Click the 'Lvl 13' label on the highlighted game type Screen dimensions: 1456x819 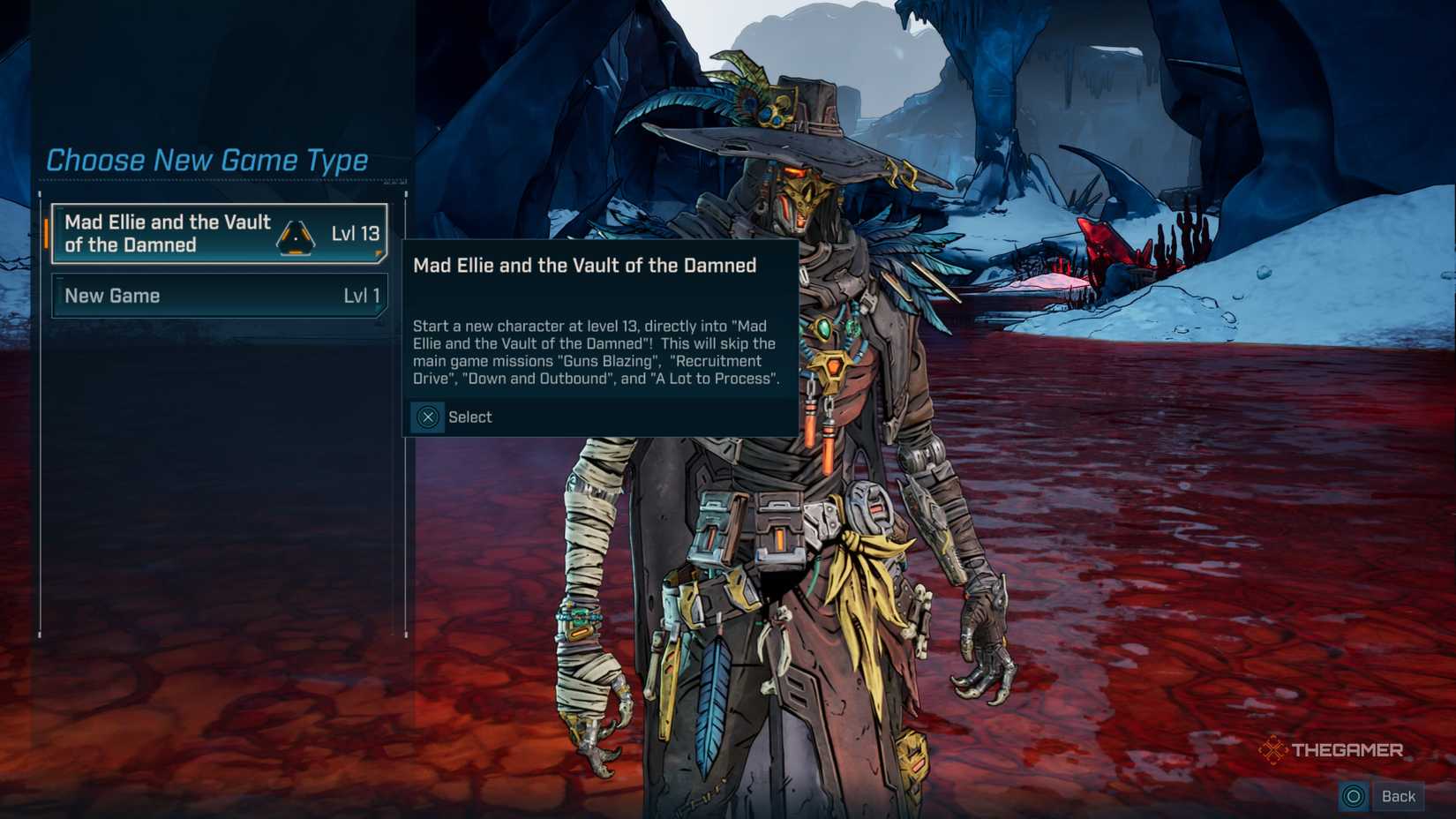[x=357, y=233]
